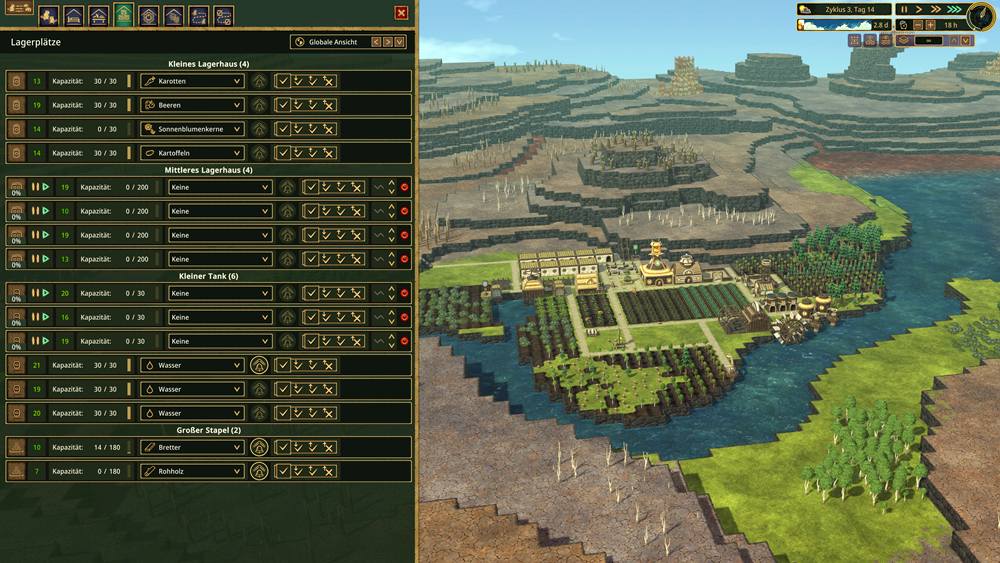The width and height of the screenshot is (1000, 563).
Task: Close the Lagerplätze panel
Action: (x=401, y=13)
